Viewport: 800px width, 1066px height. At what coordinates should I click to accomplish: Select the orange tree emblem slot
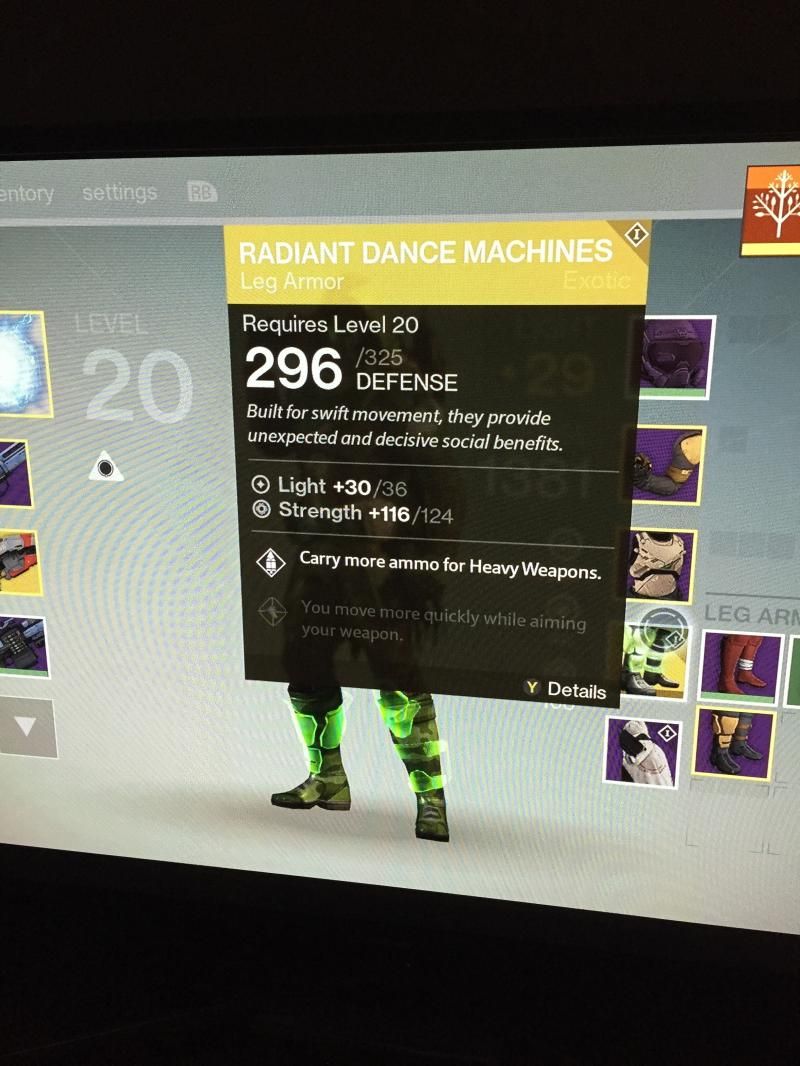774,209
